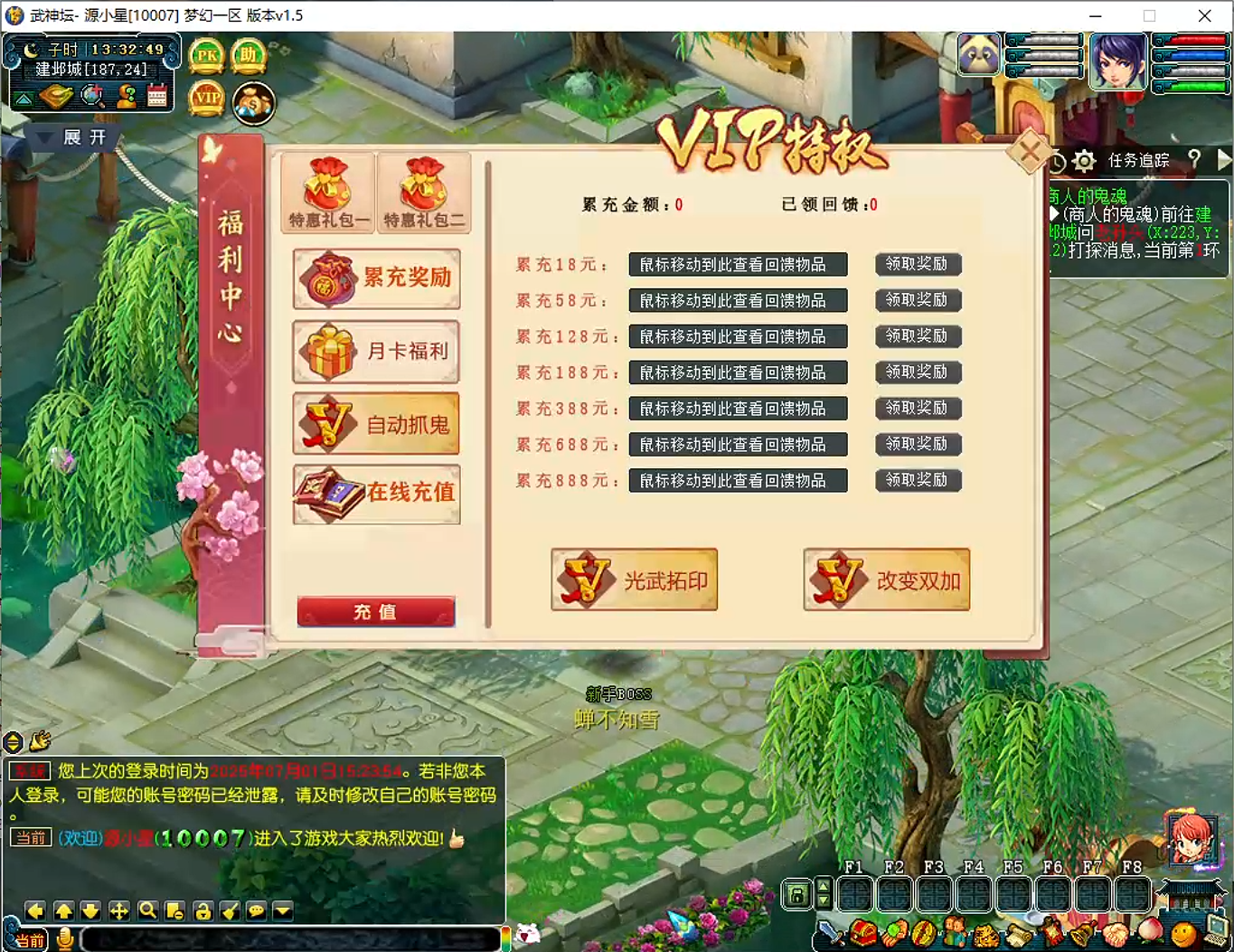Screen dimensions: 1234x952
Task: Open the treasure chest icon in the item bar
Action: [862, 931]
